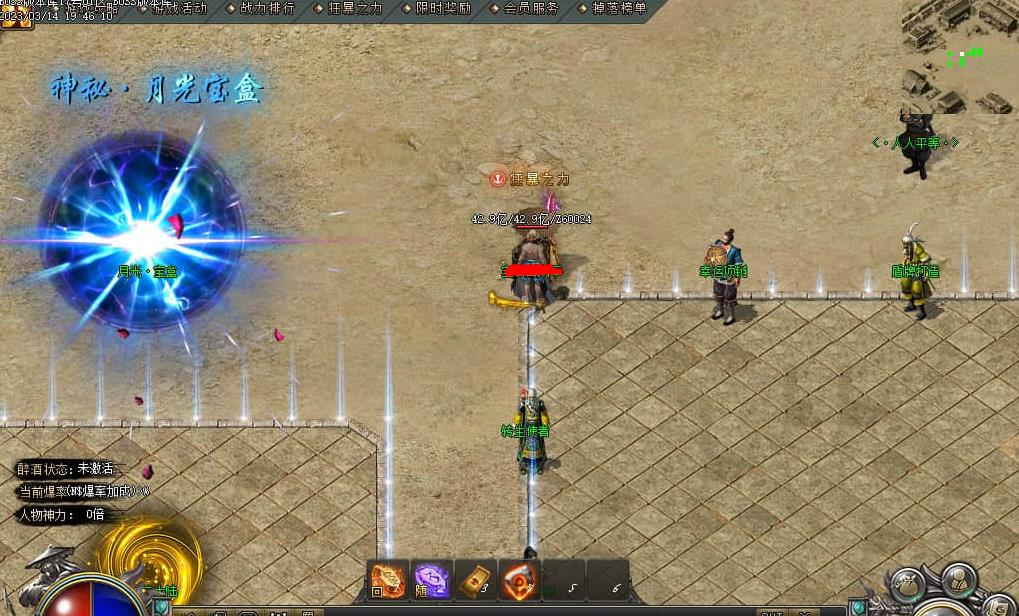Use the purple 随 random teleport slot
Screen dimensions: 1019x616
coord(432,580)
